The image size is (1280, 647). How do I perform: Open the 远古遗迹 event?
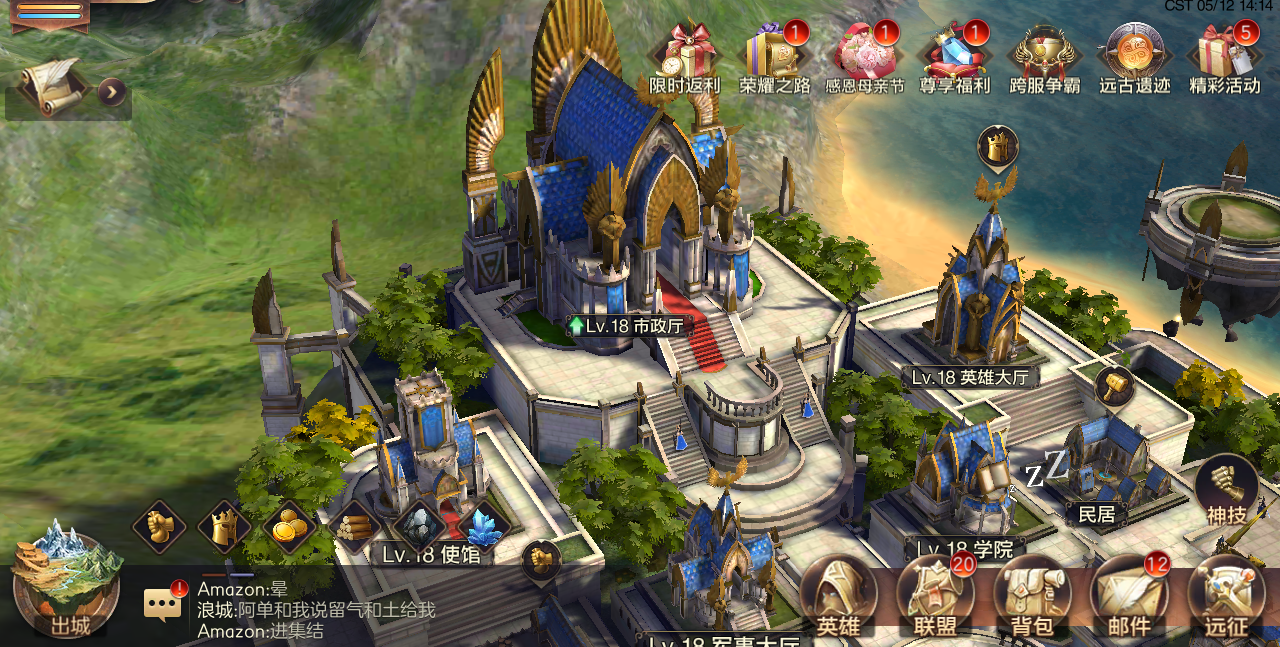pyautogui.click(x=1135, y=56)
